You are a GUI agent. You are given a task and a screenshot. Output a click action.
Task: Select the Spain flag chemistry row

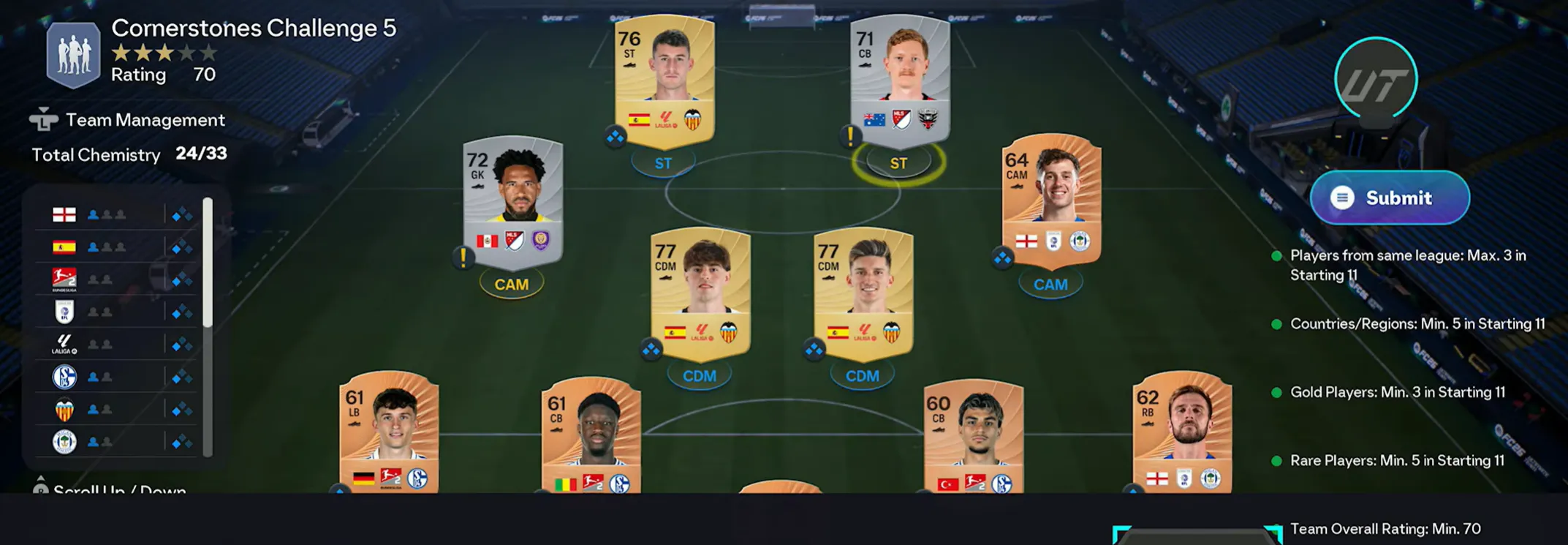point(117,247)
